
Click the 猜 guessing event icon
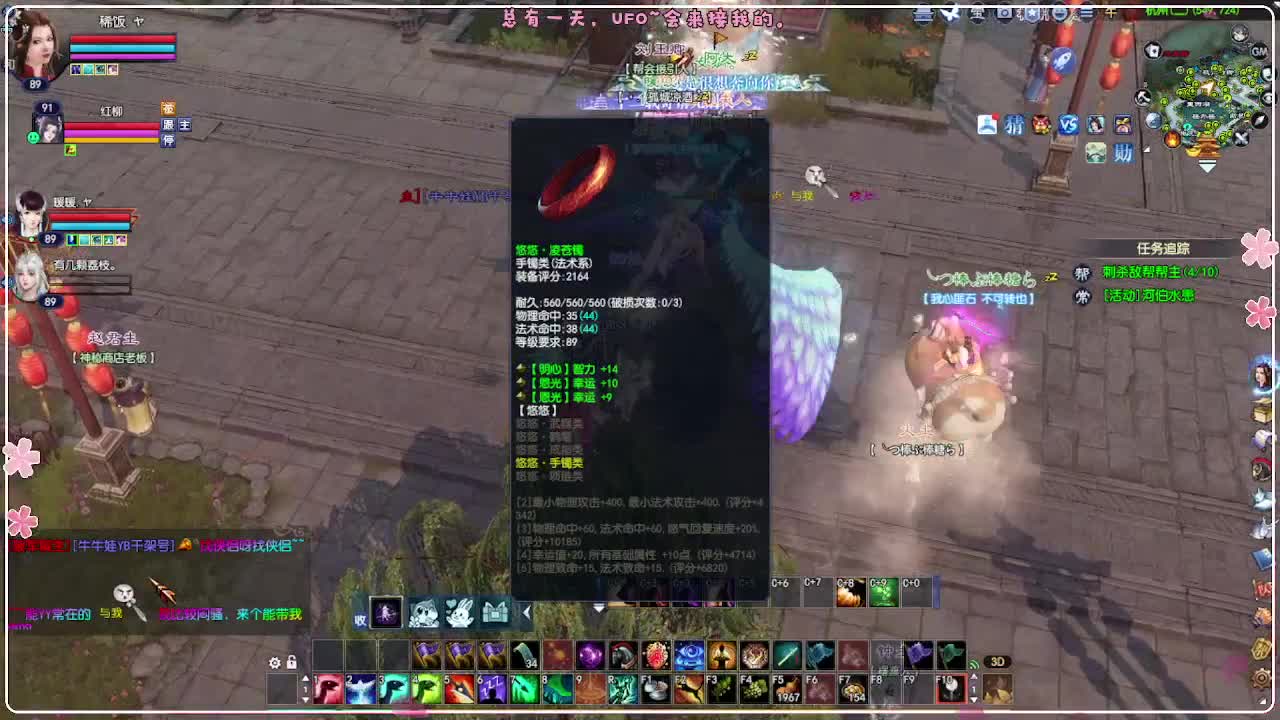1013,124
